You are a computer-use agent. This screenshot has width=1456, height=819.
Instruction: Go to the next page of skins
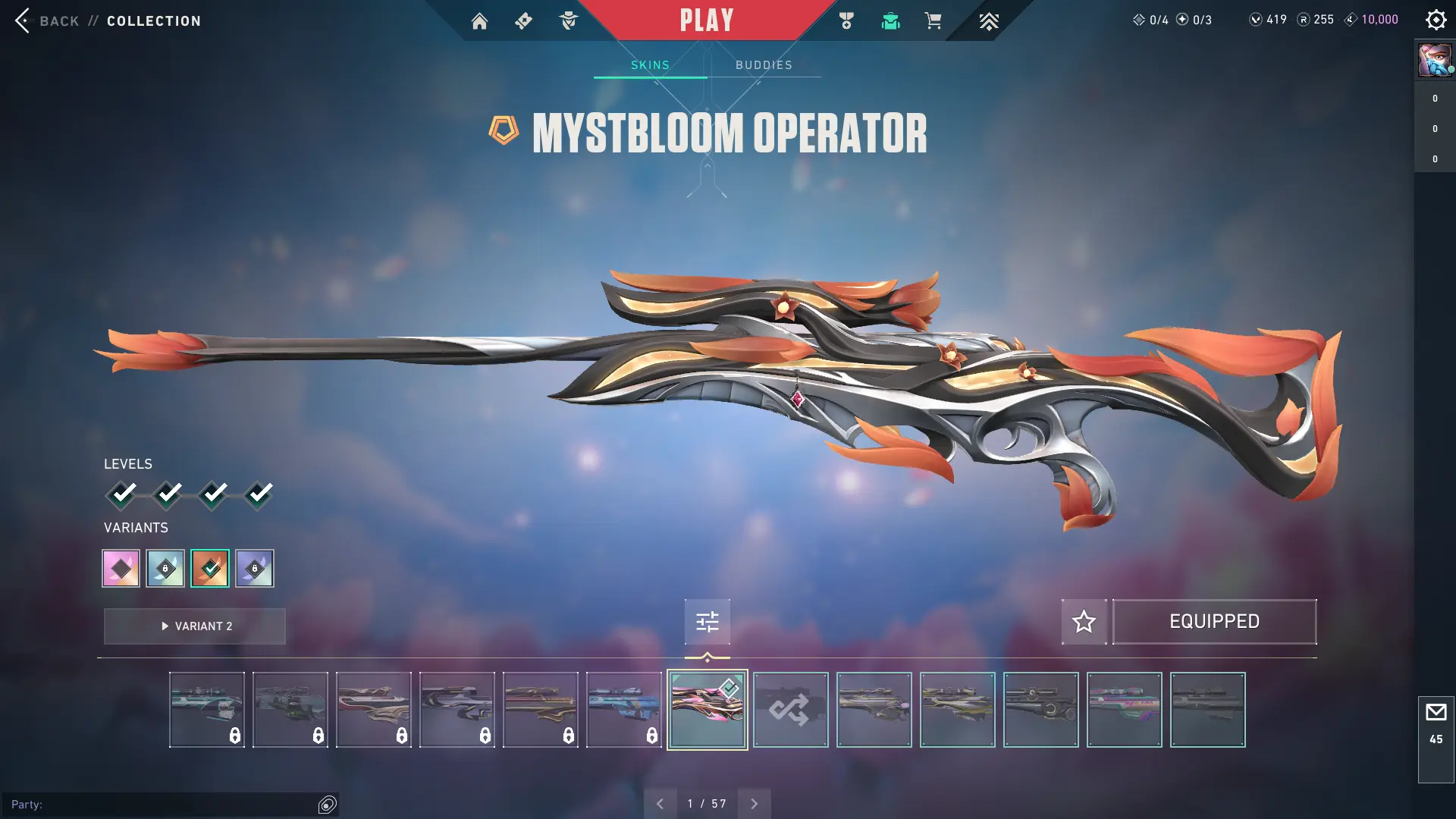(754, 804)
